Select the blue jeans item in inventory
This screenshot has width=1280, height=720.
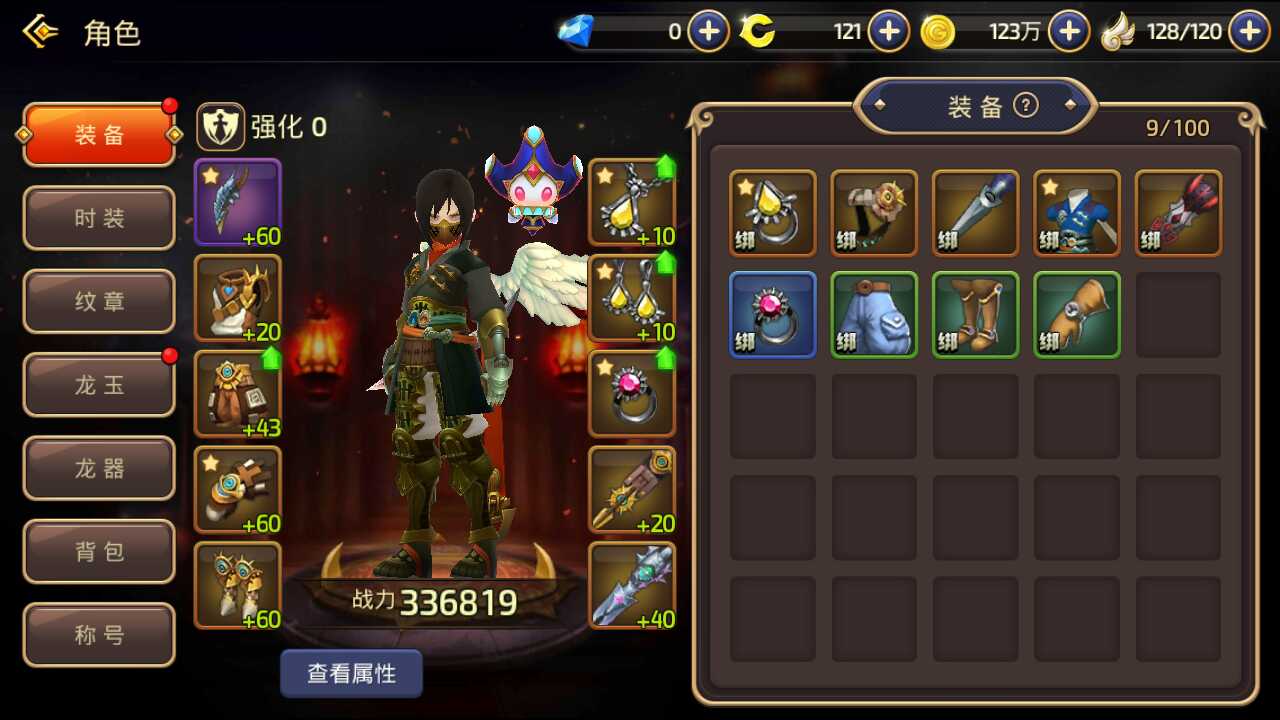click(x=874, y=314)
